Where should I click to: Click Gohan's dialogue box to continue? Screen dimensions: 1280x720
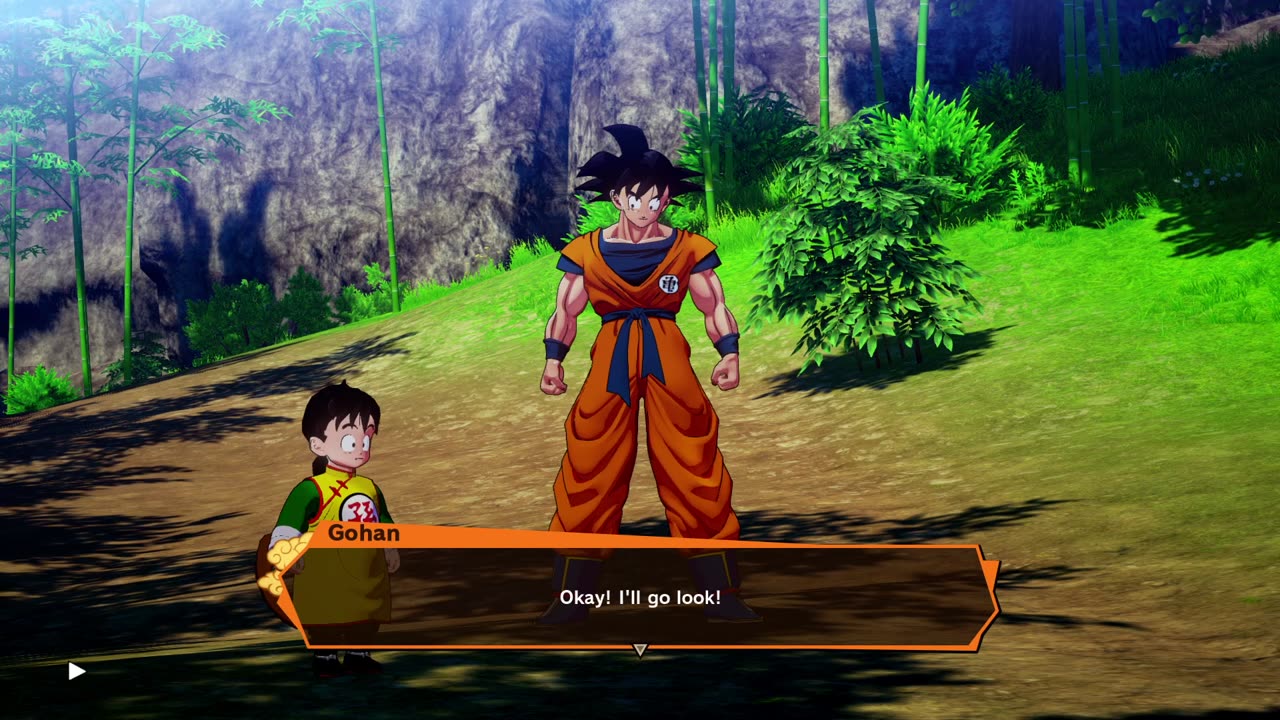640,597
